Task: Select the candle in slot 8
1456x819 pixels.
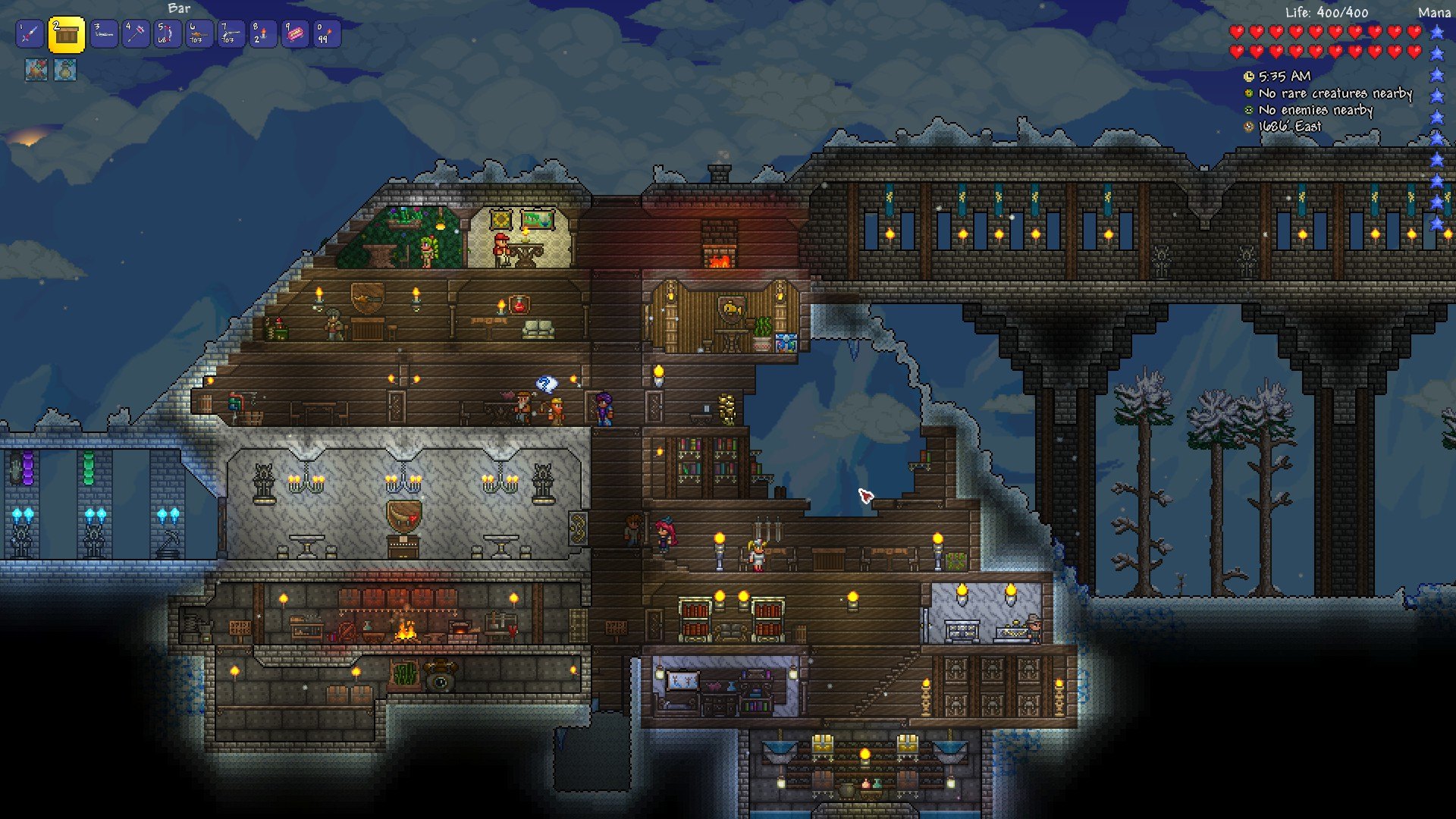Action: 263,34
